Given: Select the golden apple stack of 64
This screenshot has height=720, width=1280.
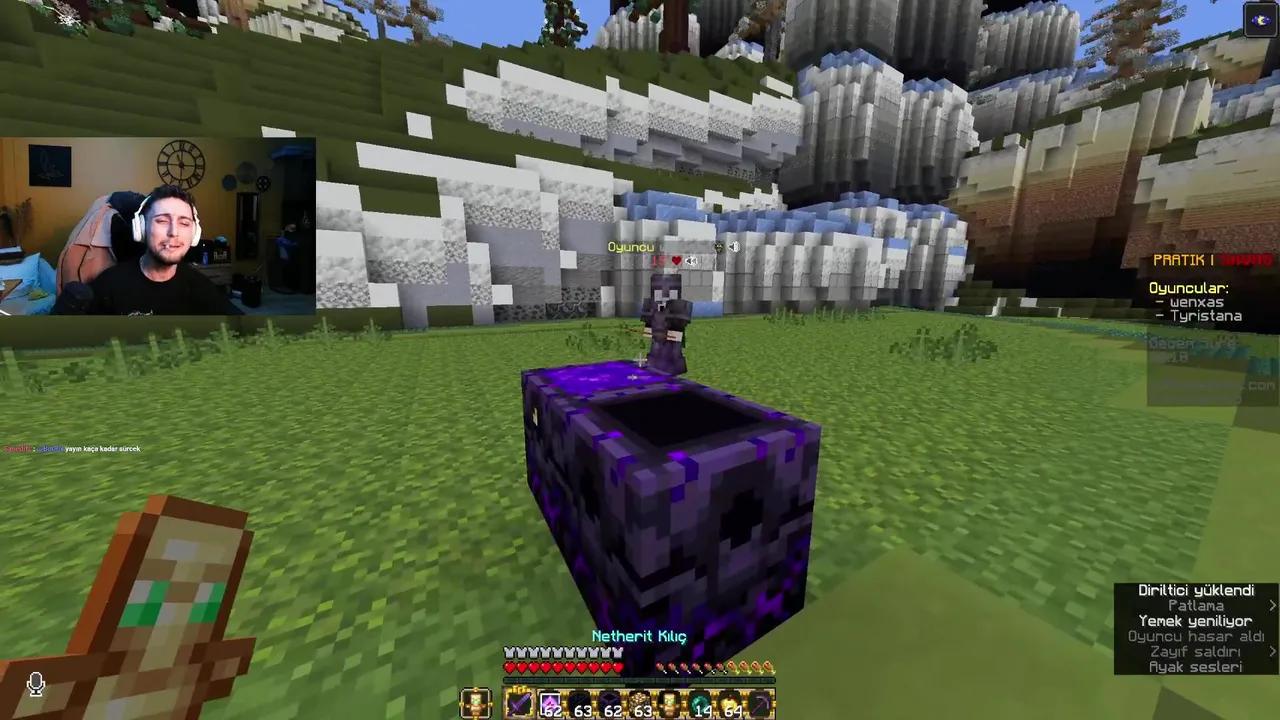Looking at the screenshot, I should (x=731, y=705).
